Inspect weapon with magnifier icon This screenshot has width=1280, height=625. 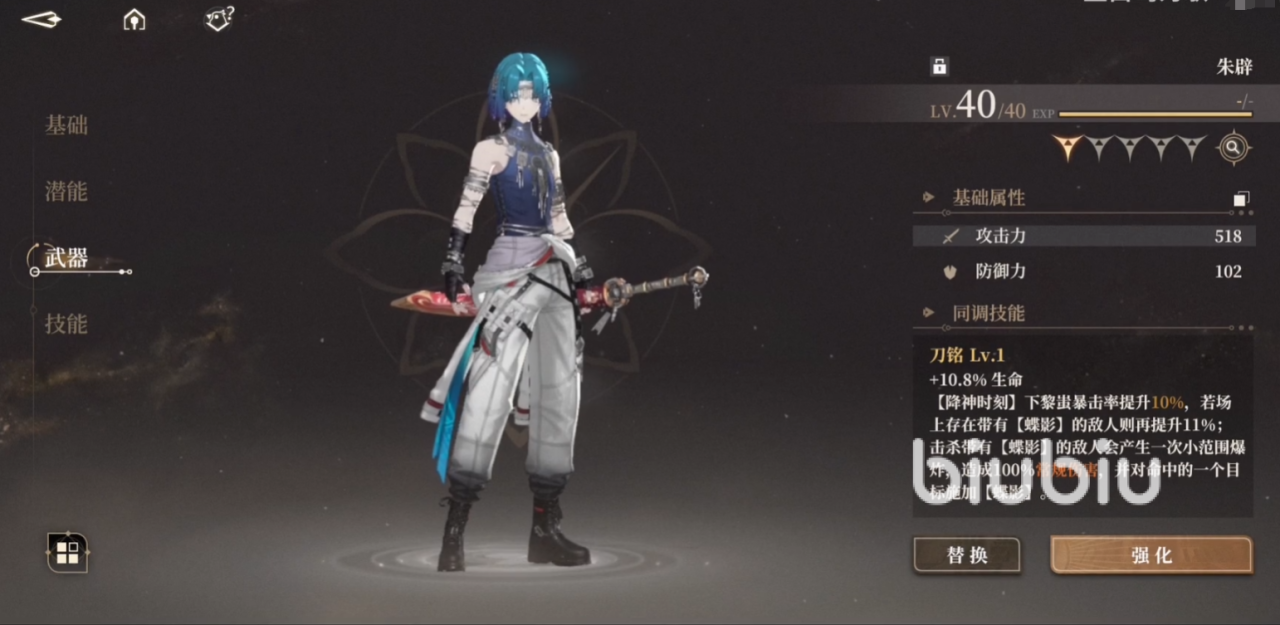click(1234, 148)
